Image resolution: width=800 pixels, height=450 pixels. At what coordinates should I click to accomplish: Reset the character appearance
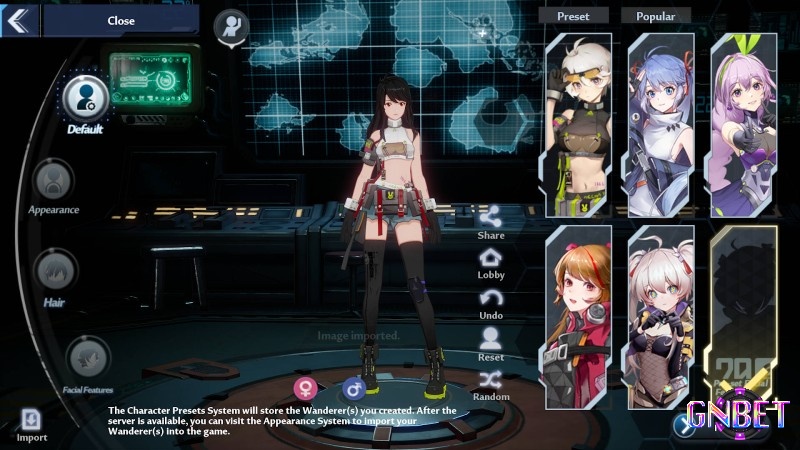click(x=491, y=339)
